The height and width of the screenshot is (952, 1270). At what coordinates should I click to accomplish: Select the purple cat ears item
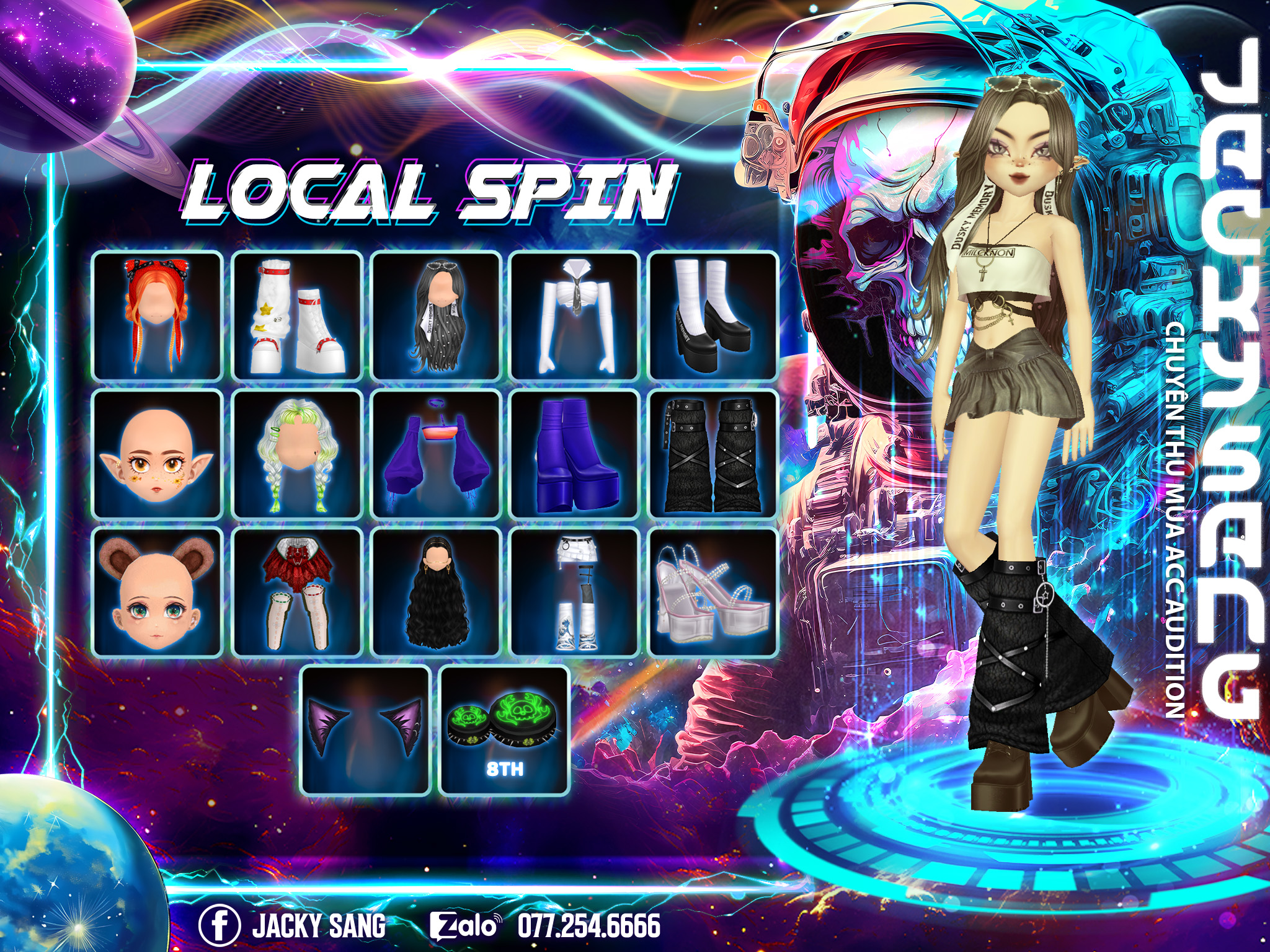(x=366, y=731)
